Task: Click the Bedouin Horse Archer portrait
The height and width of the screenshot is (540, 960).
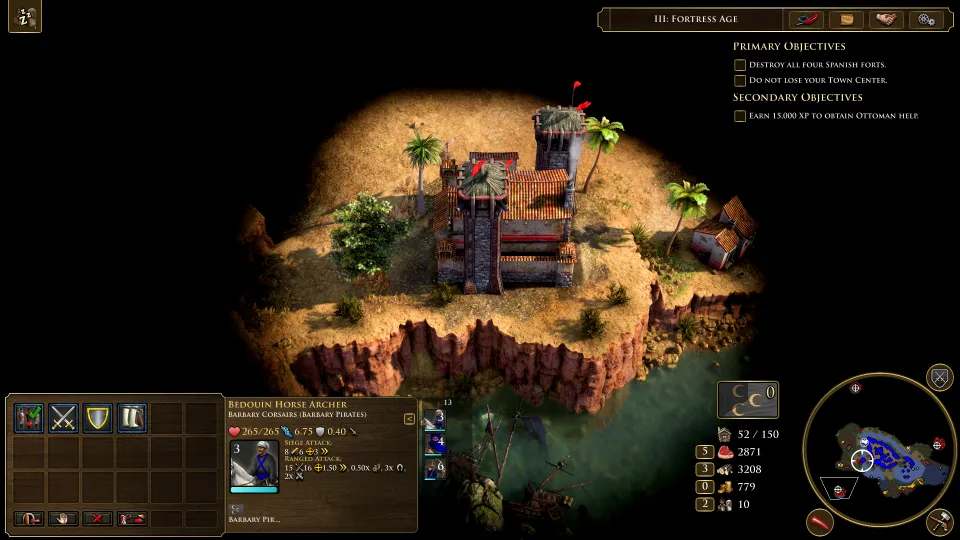Action: point(254,463)
